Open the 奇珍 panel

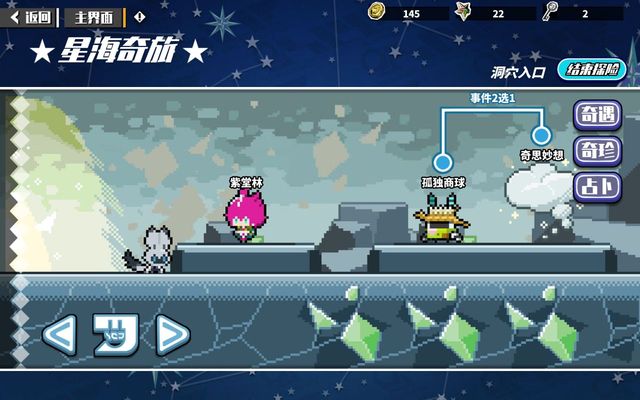tap(596, 151)
